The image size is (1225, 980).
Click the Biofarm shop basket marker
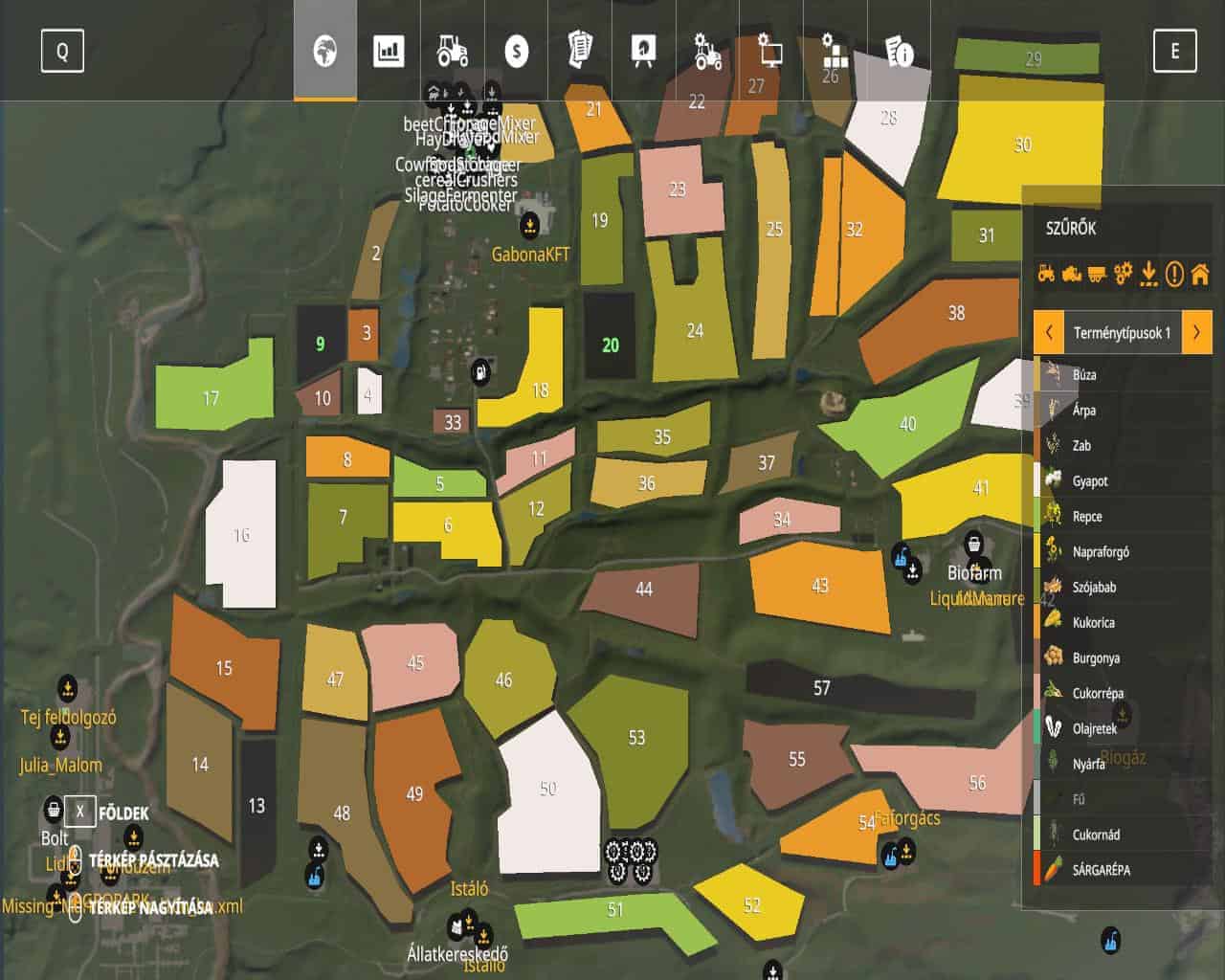click(x=973, y=545)
